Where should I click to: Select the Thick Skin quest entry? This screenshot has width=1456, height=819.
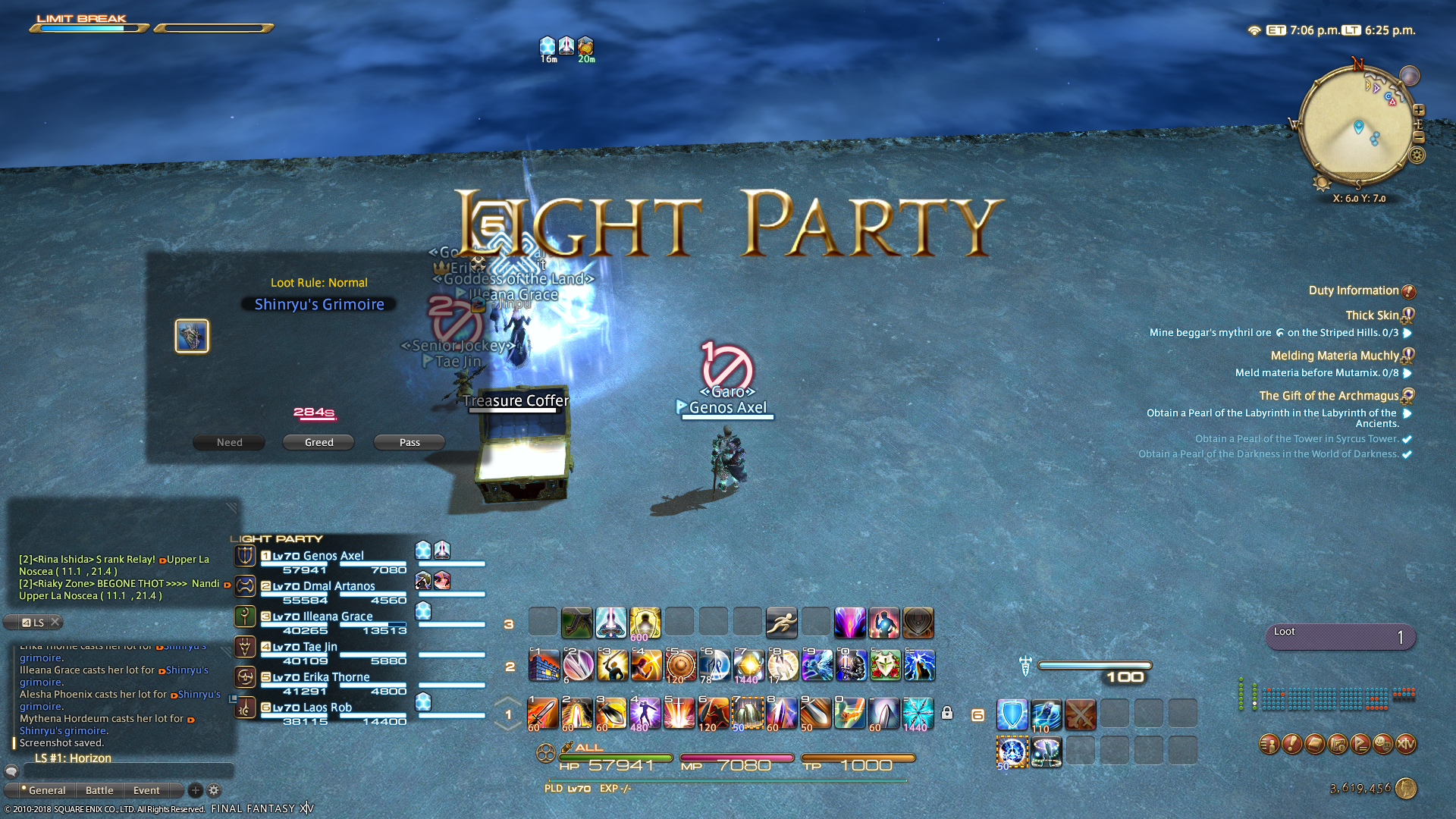click(1372, 315)
